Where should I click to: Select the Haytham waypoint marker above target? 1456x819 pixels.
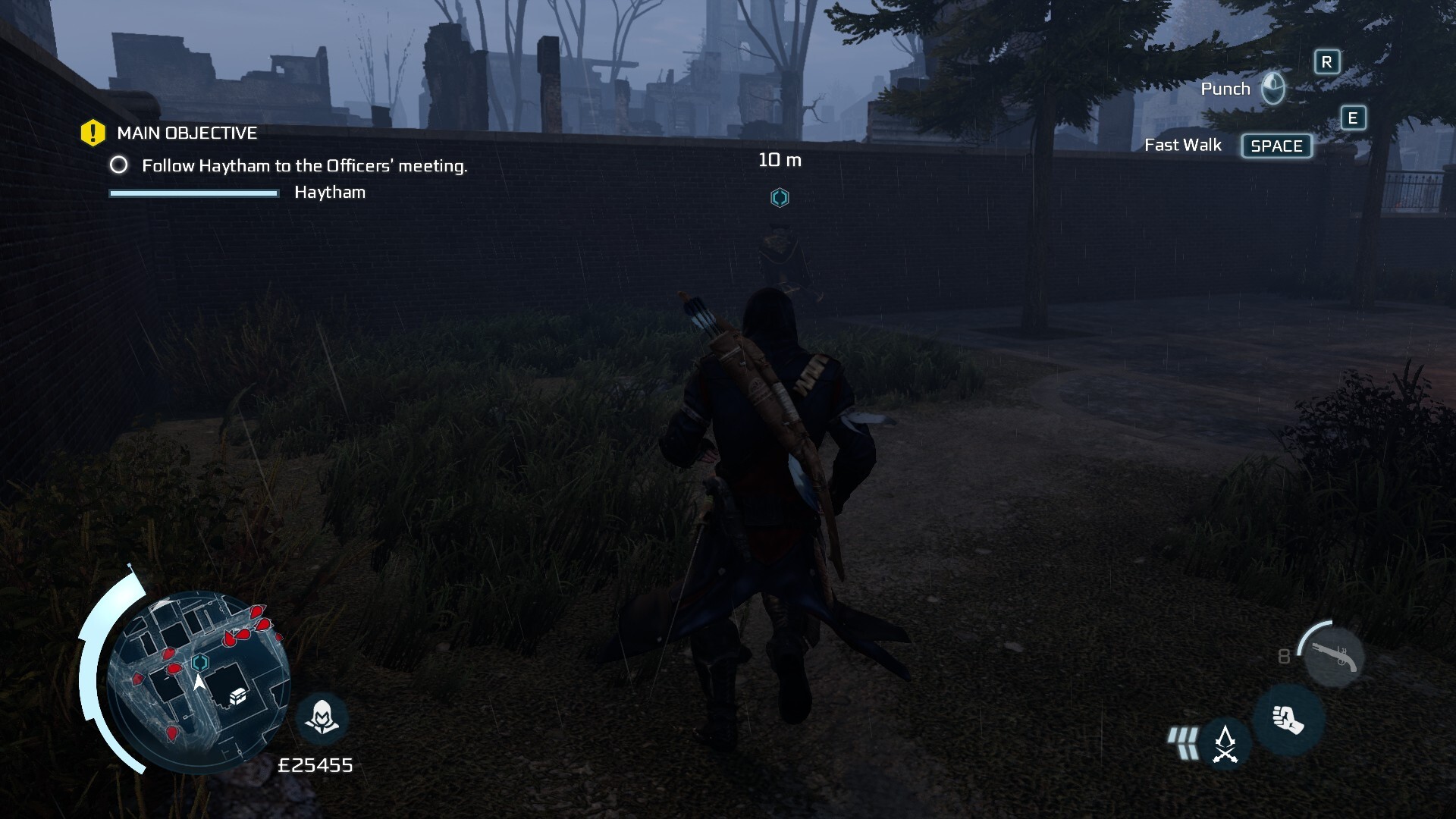coord(780,198)
